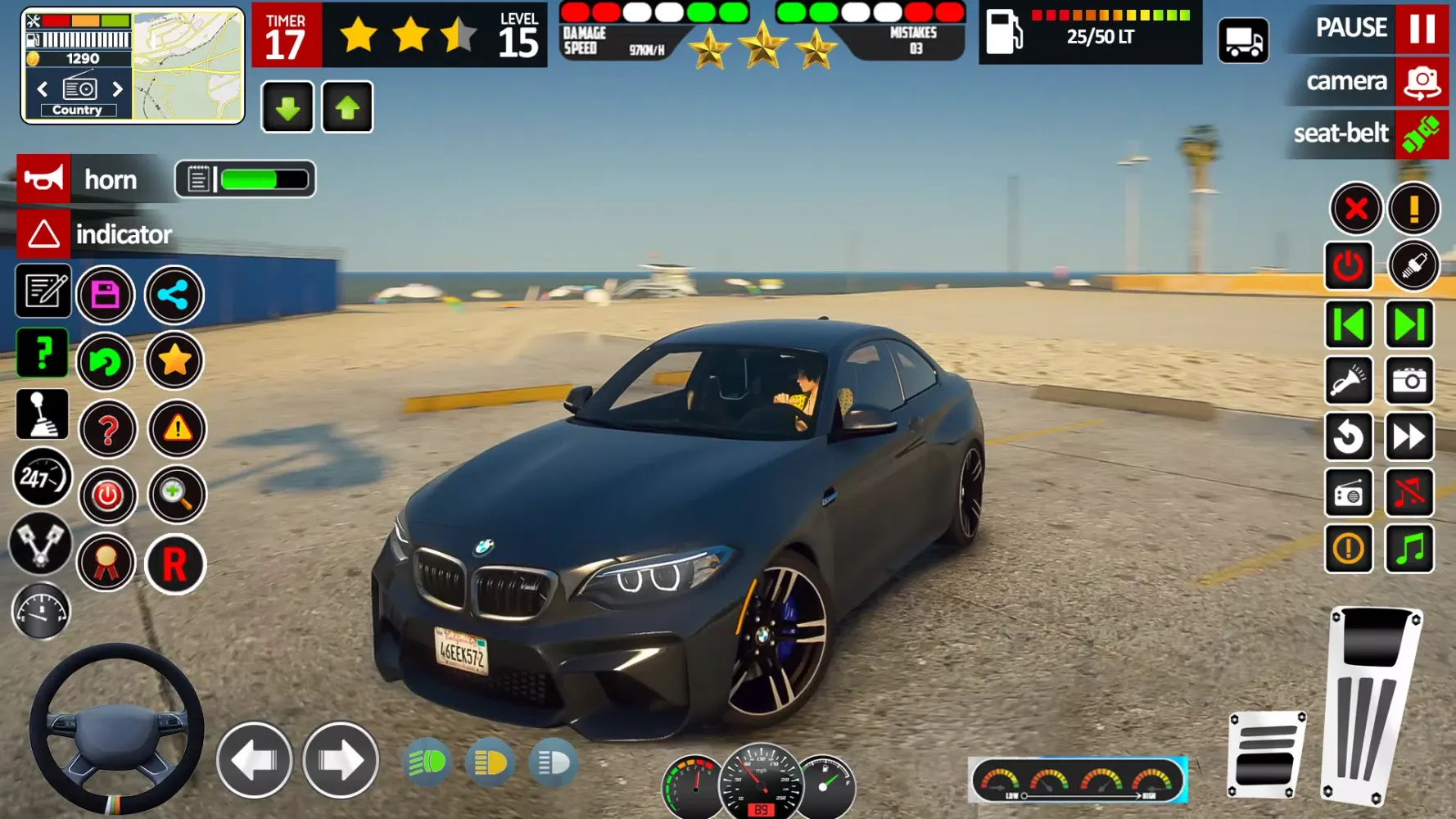The image size is (1456, 819).
Task: Open the minimap
Action: [x=188, y=66]
